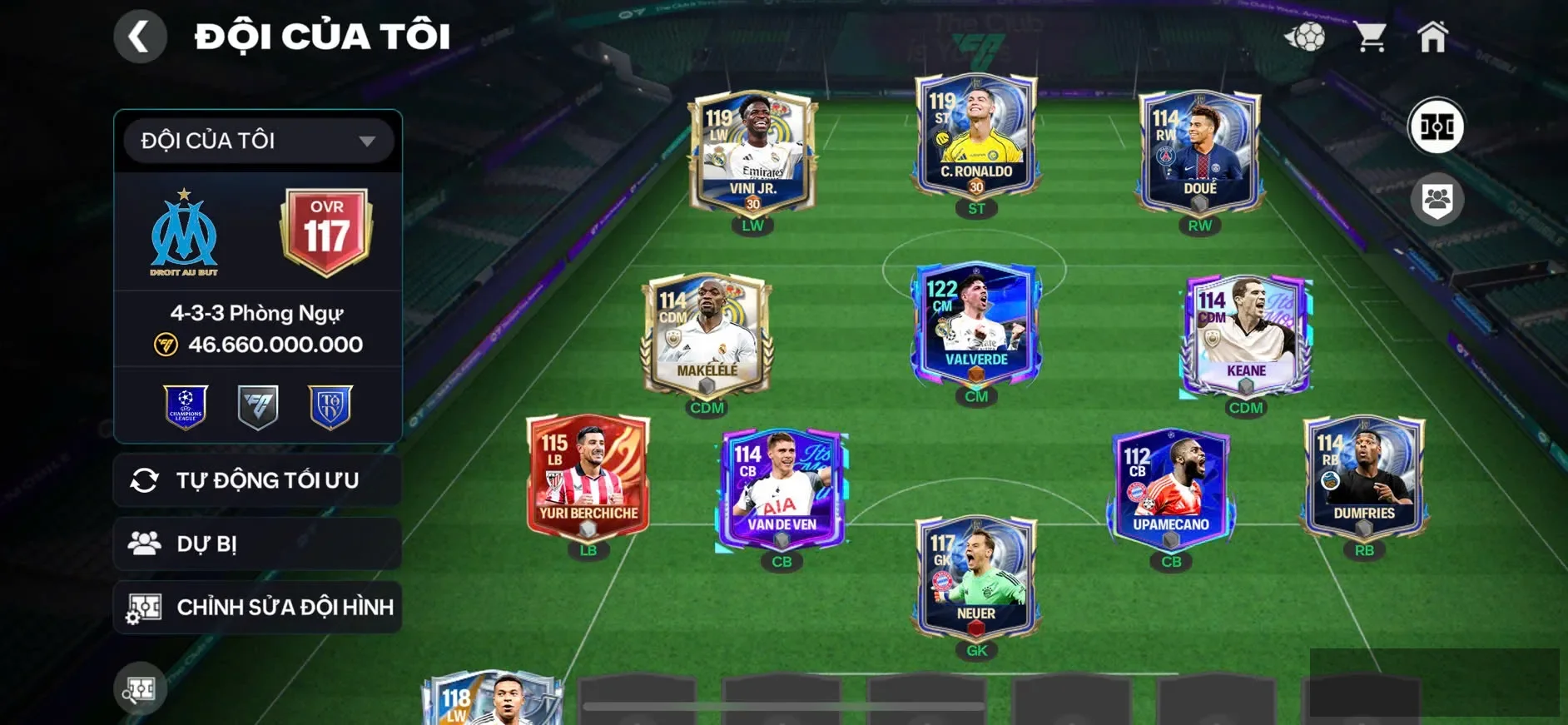1568x725 pixels.
Task: Pick the Doué RW card
Action: coord(1199,152)
